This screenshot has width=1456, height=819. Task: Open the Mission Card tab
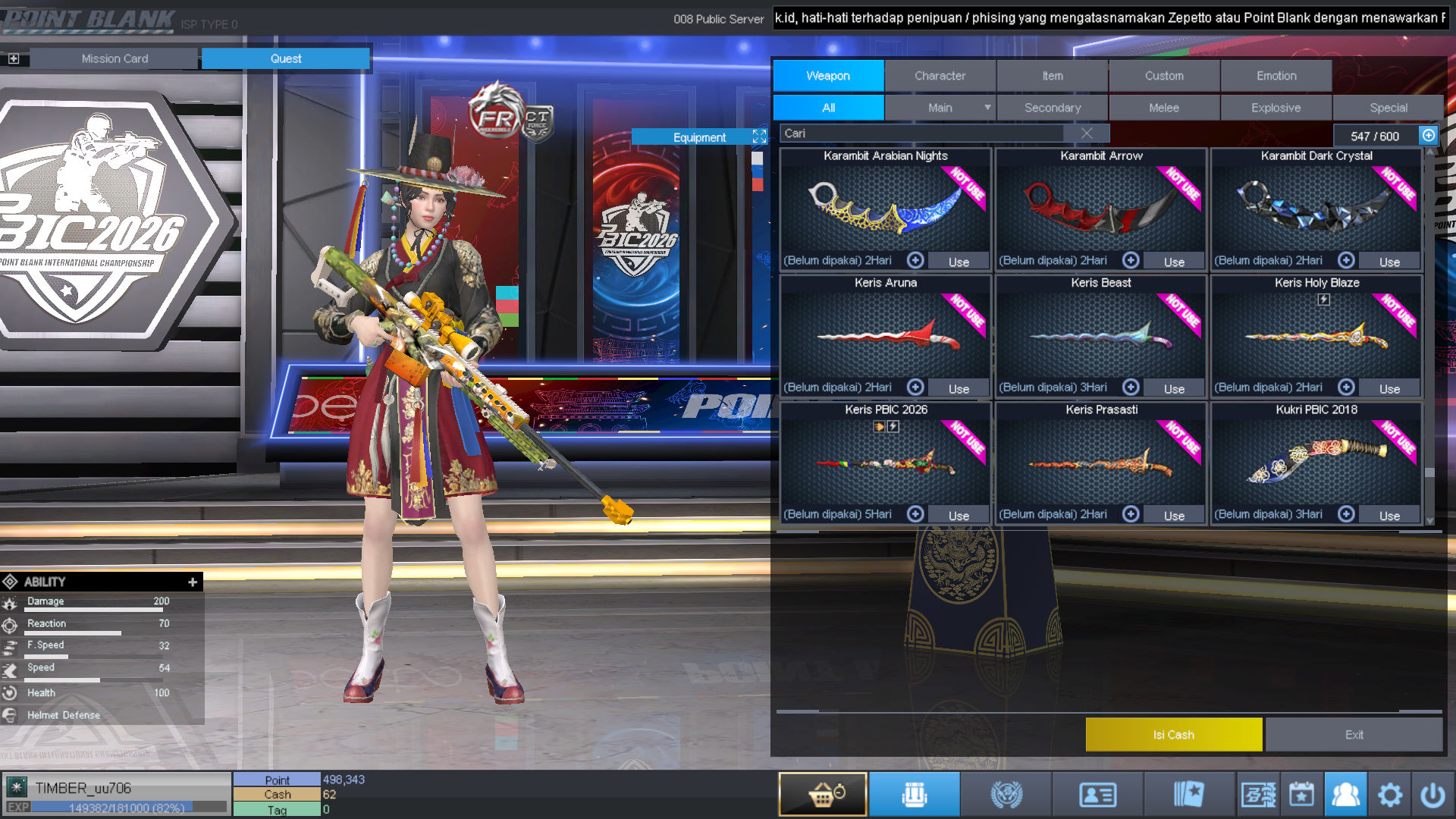pyautogui.click(x=115, y=58)
